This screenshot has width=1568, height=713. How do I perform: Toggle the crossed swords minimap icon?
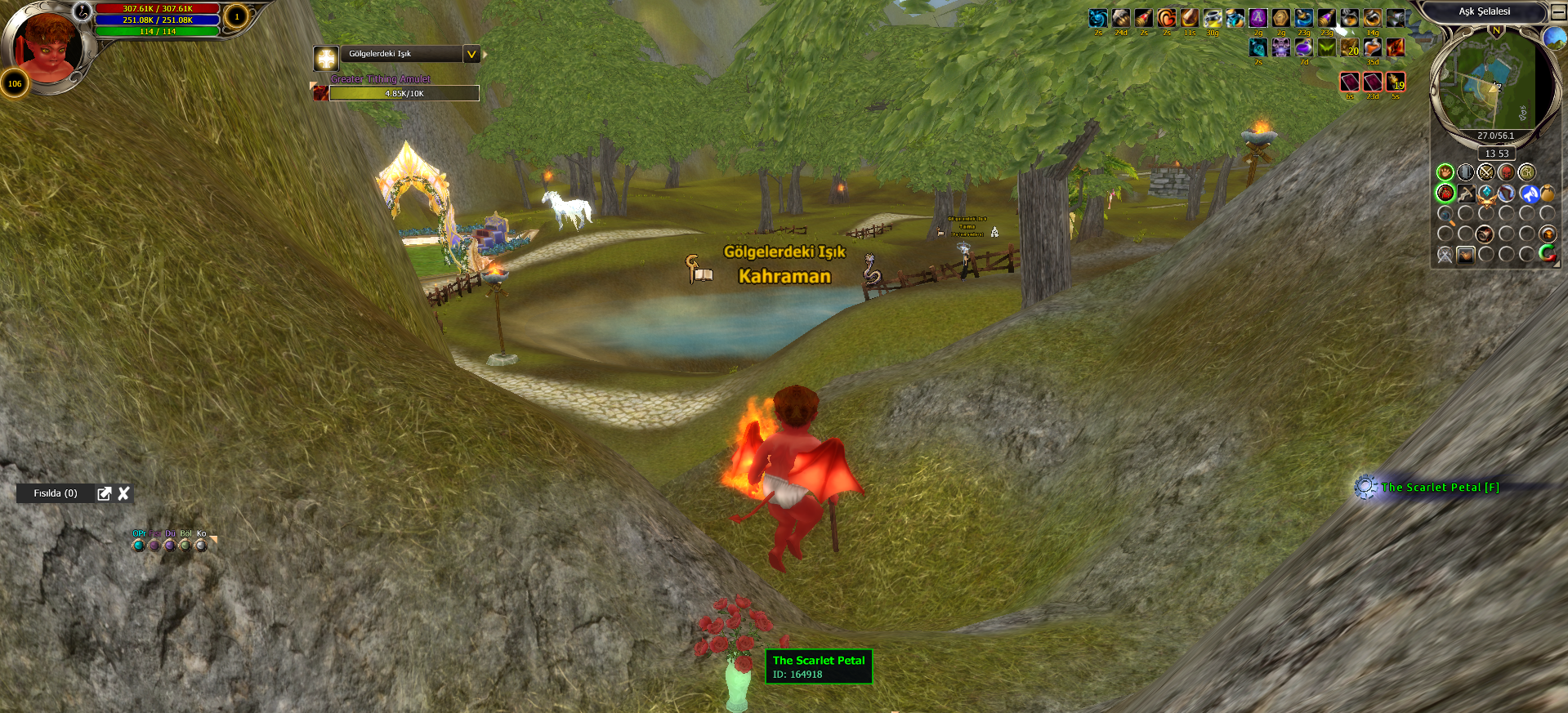[x=1485, y=172]
